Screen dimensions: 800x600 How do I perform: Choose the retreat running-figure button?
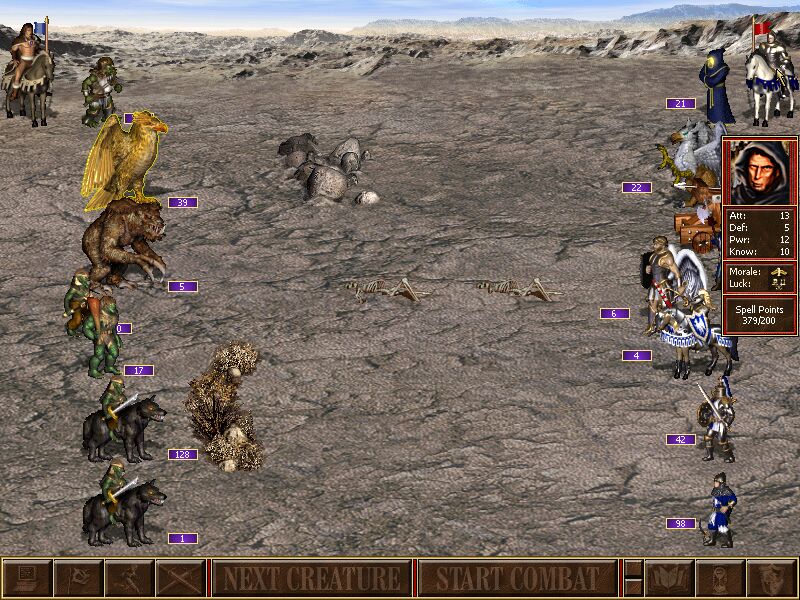[x=129, y=578]
